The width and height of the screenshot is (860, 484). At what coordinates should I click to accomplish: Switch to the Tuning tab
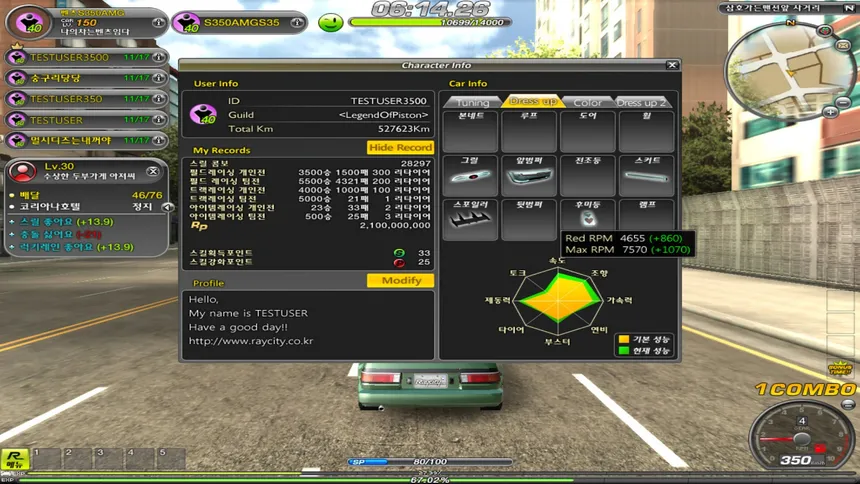coord(472,102)
